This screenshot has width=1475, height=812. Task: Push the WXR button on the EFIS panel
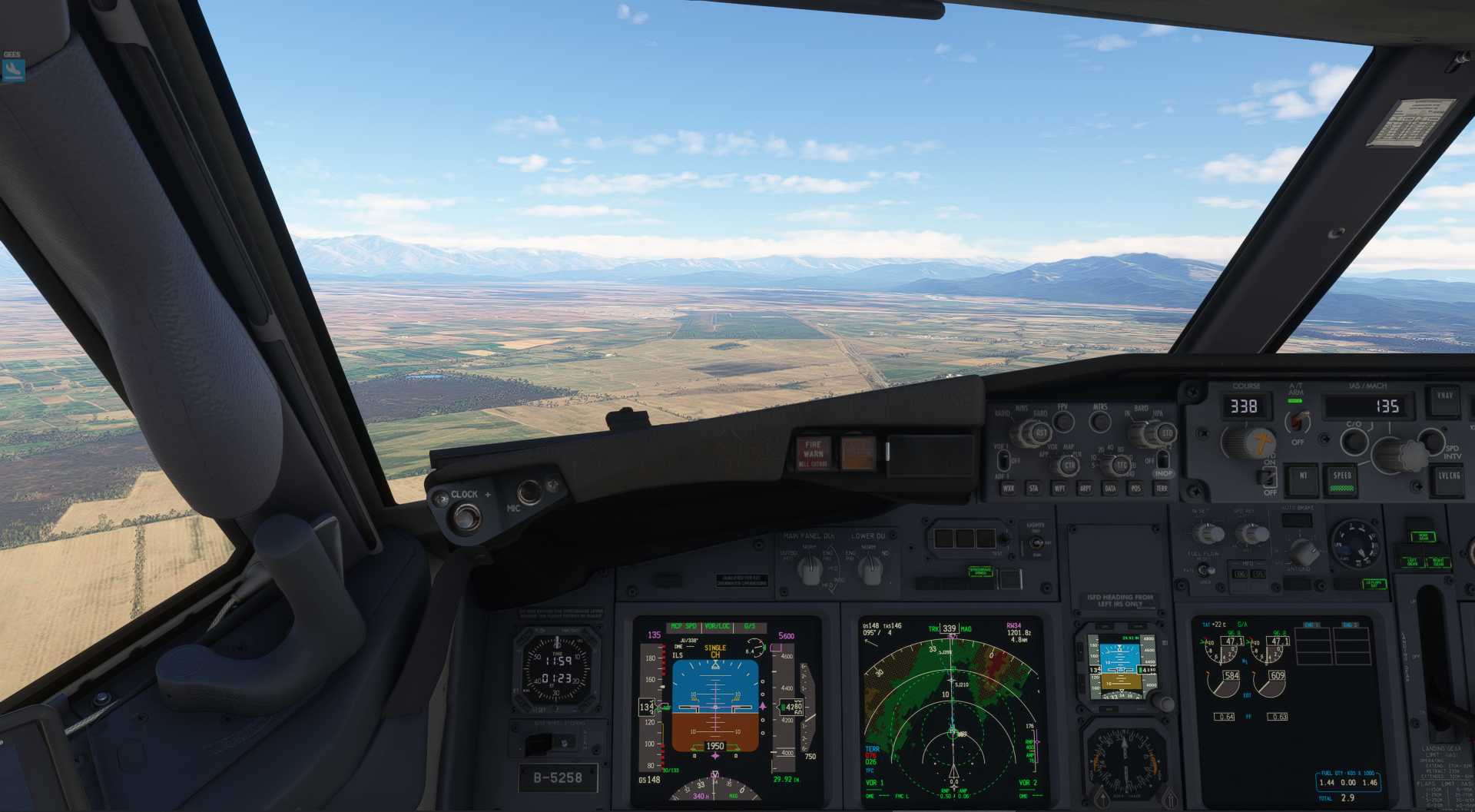point(1008,489)
